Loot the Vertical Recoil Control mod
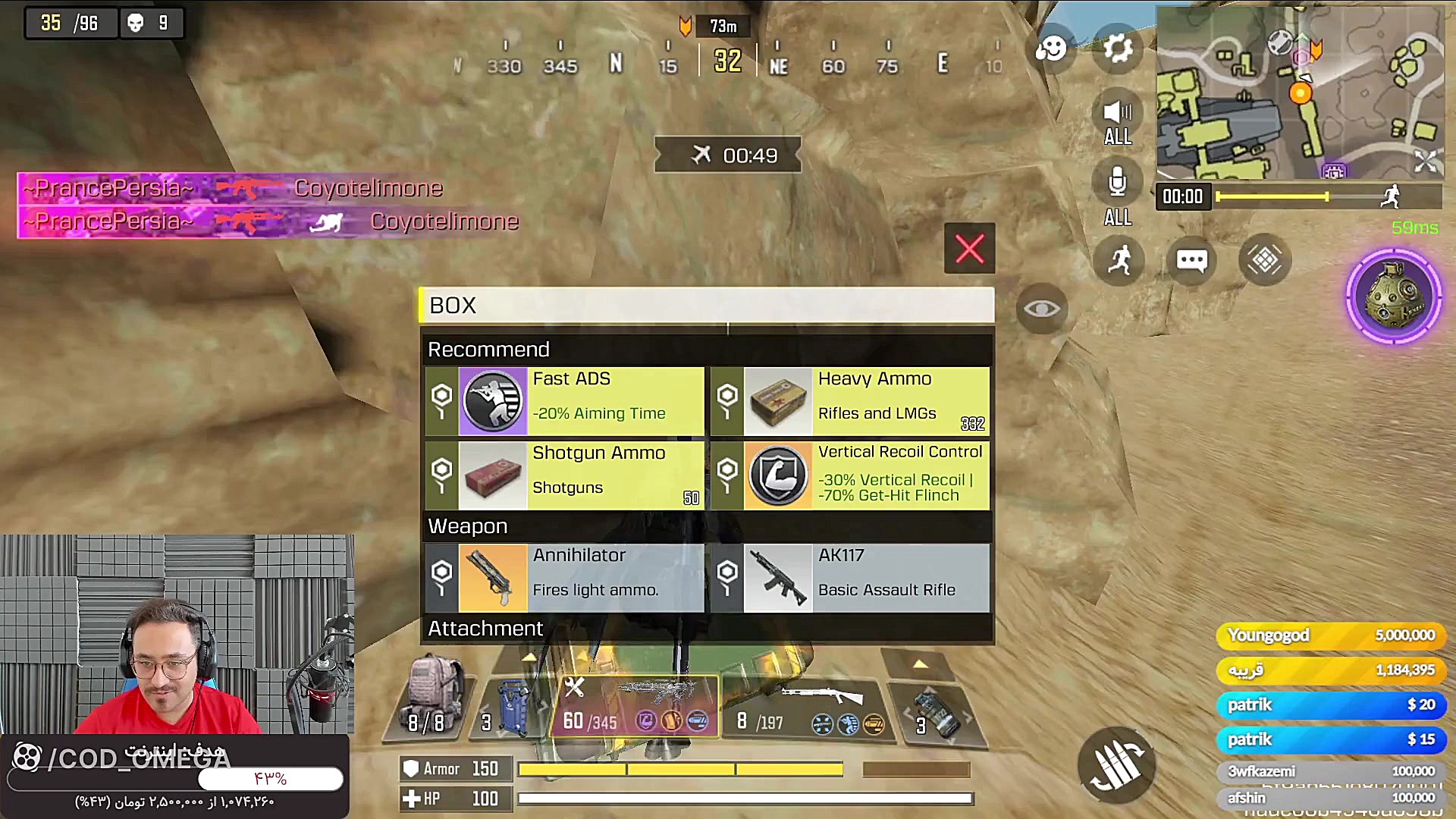The height and width of the screenshot is (819, 1456). (849, 475)
